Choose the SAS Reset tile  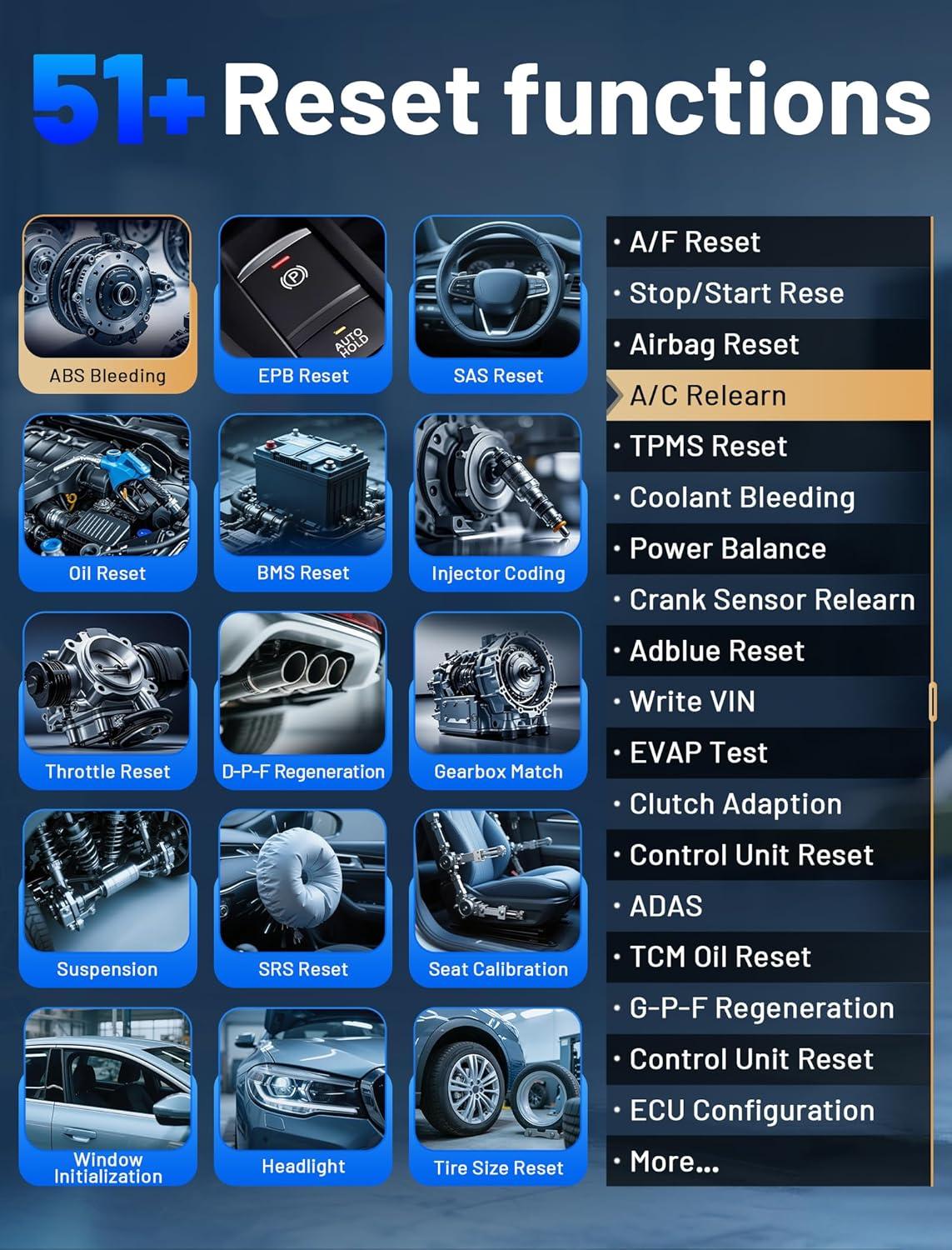[x=498, y=303]
